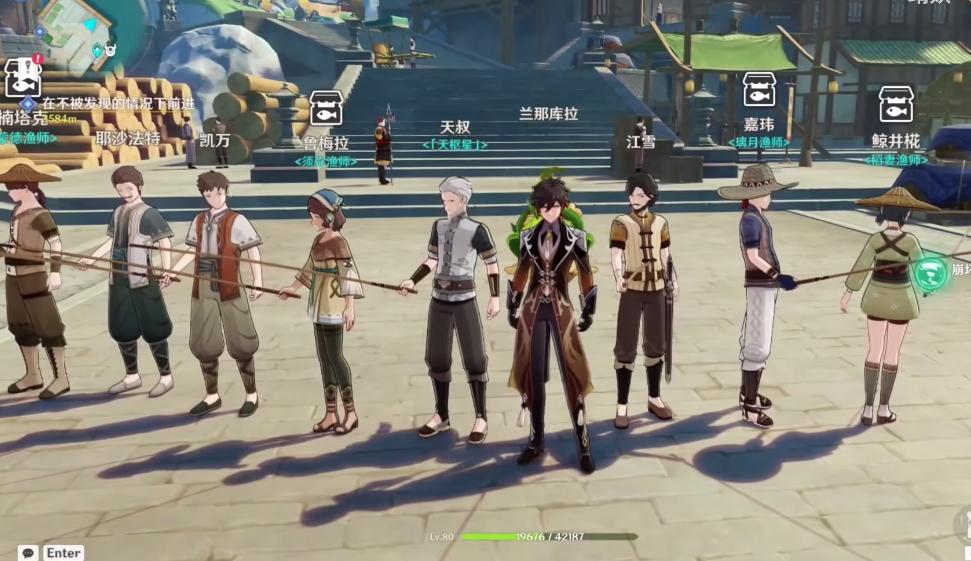971x561 pixels.
Task: Click the fishing shop icon above 鲁梅拉
Action: pos(326,108)
